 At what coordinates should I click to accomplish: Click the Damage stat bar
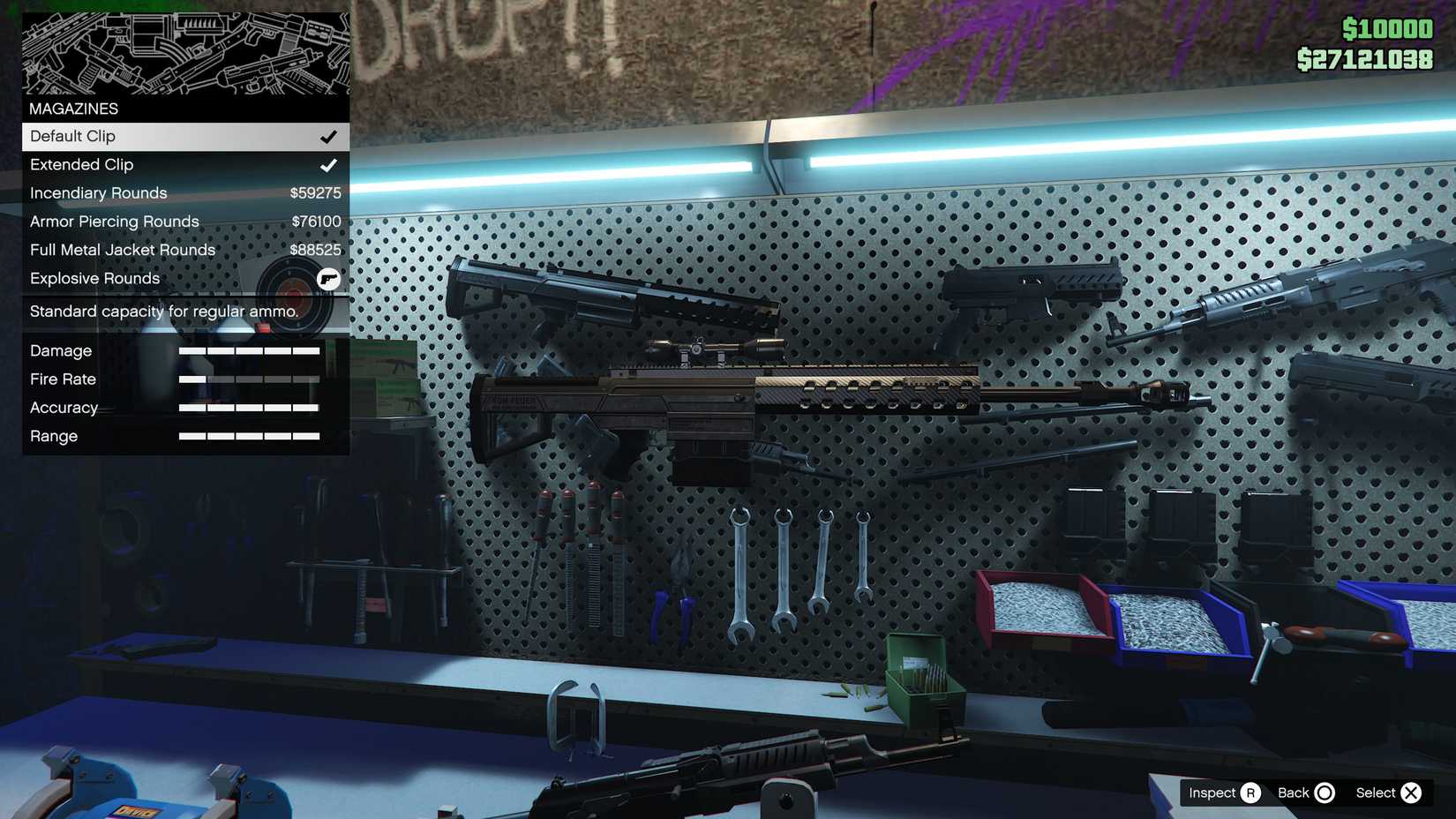click(248, 350)
